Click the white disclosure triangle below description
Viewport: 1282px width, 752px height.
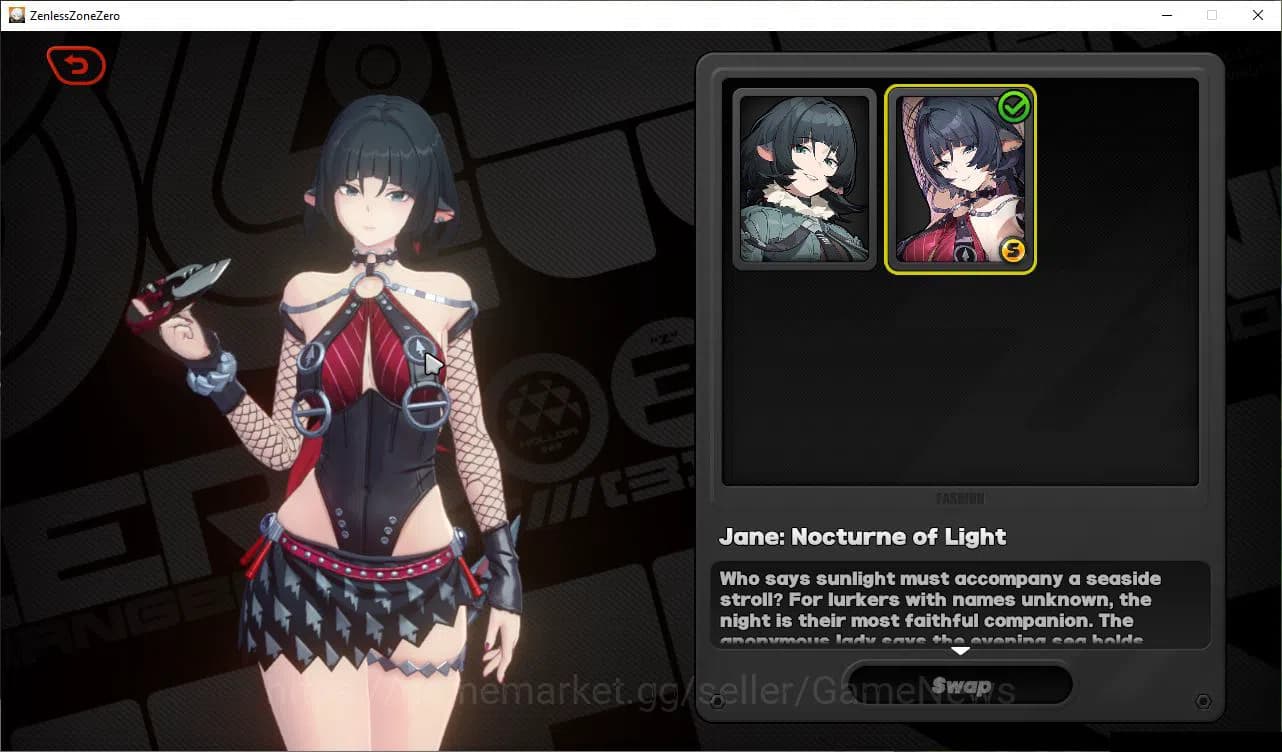[x=961, y=651]
